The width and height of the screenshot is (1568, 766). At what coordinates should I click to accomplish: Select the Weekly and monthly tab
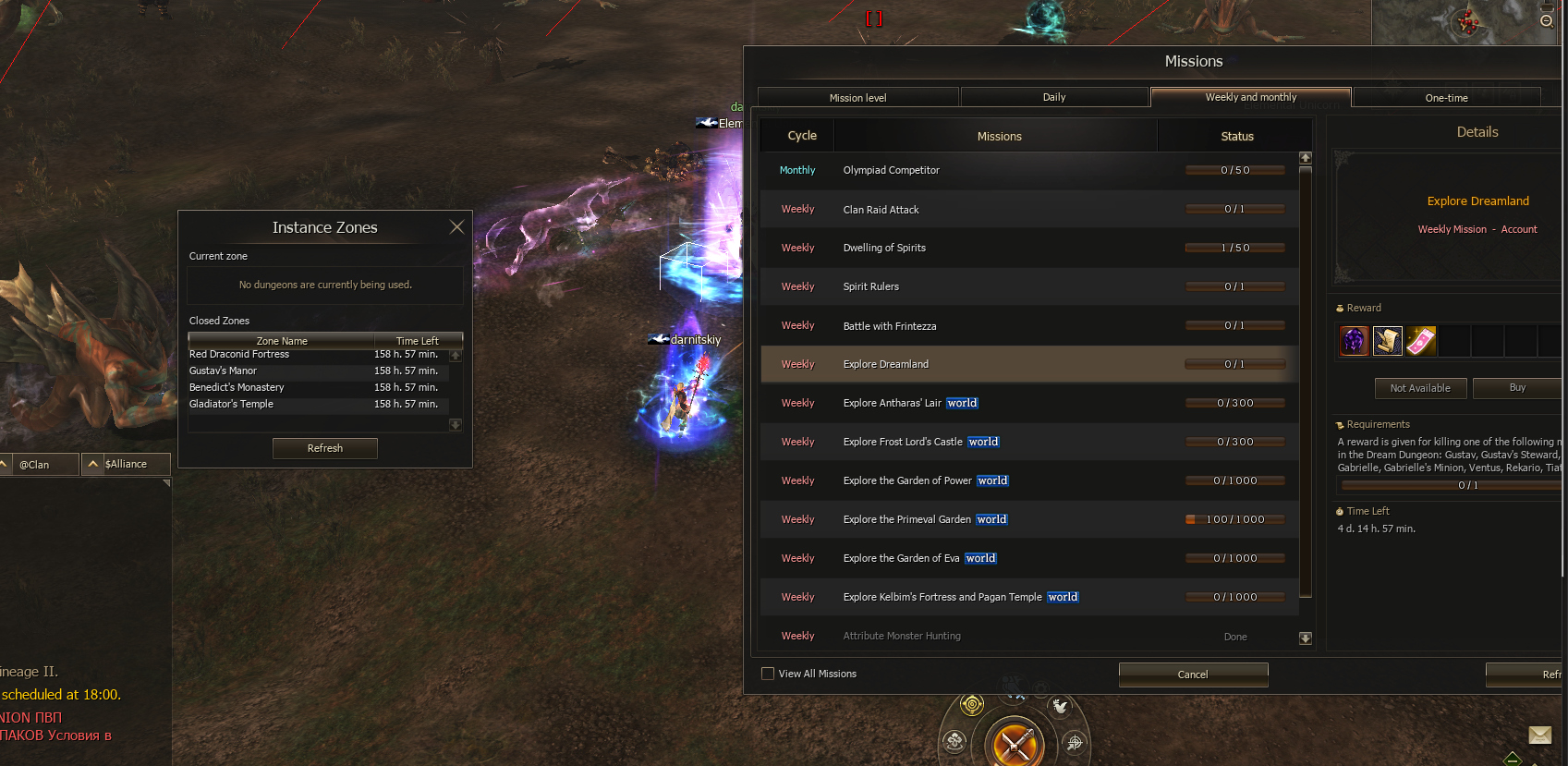click(1250, 97)
